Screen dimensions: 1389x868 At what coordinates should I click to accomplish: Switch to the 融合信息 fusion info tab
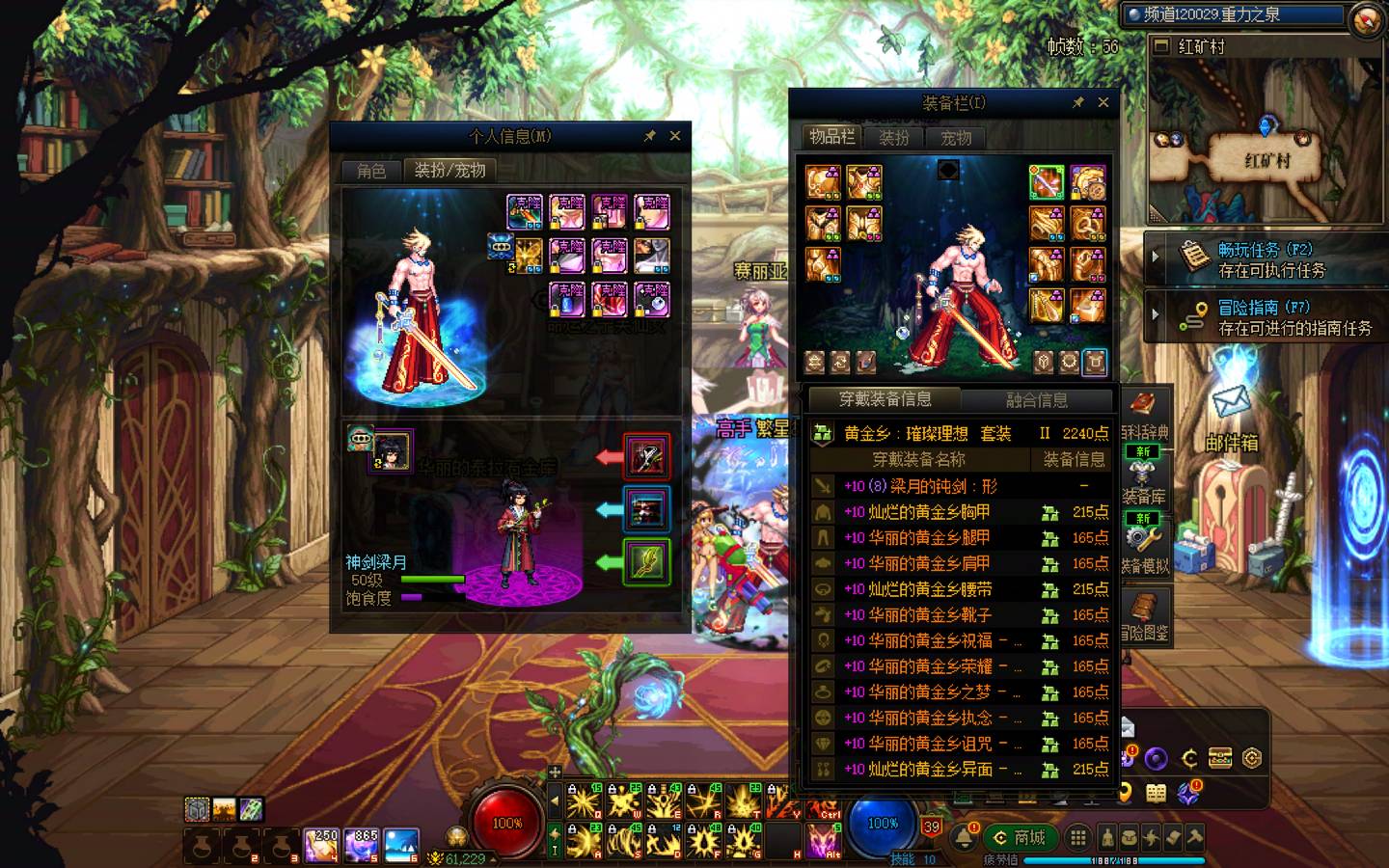1036,400
